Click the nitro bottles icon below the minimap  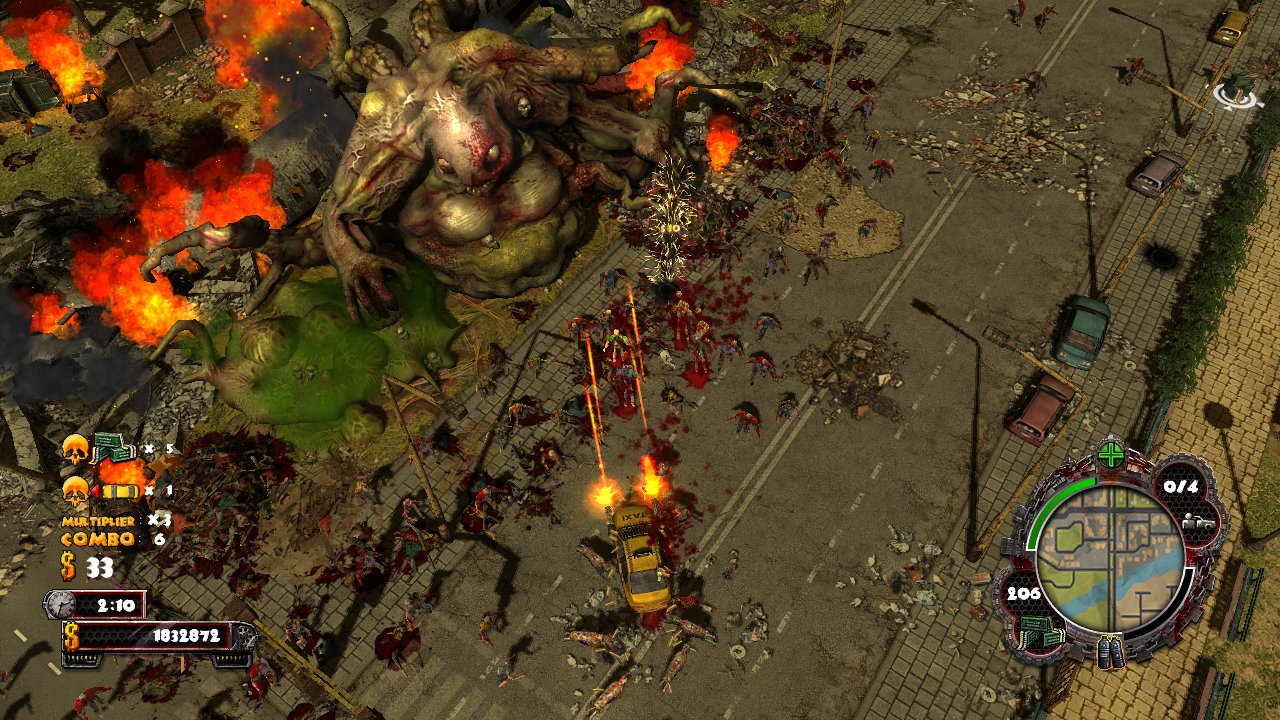coord(1112,652)
